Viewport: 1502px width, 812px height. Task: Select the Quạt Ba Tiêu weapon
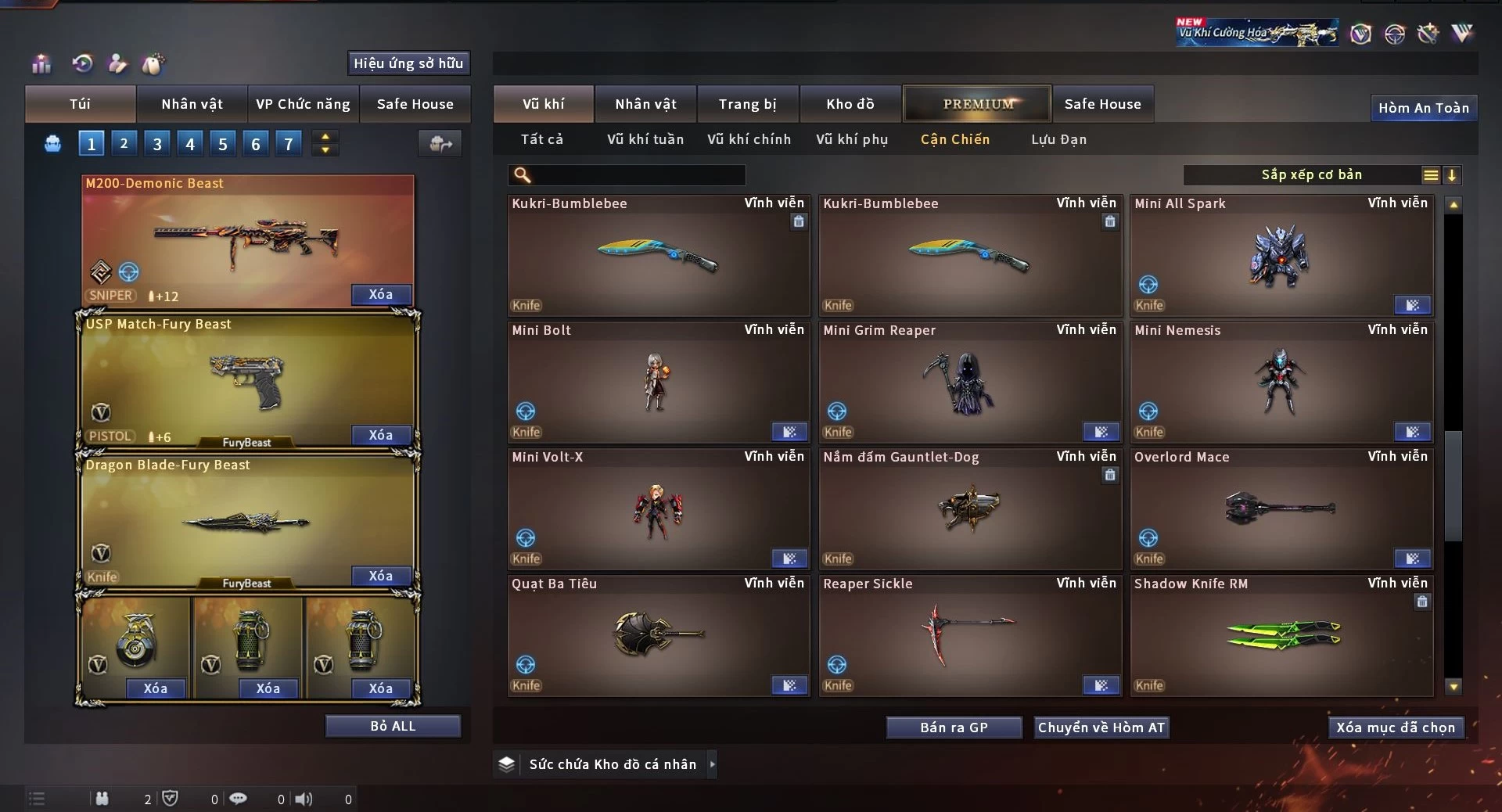[x=658, y=637]
